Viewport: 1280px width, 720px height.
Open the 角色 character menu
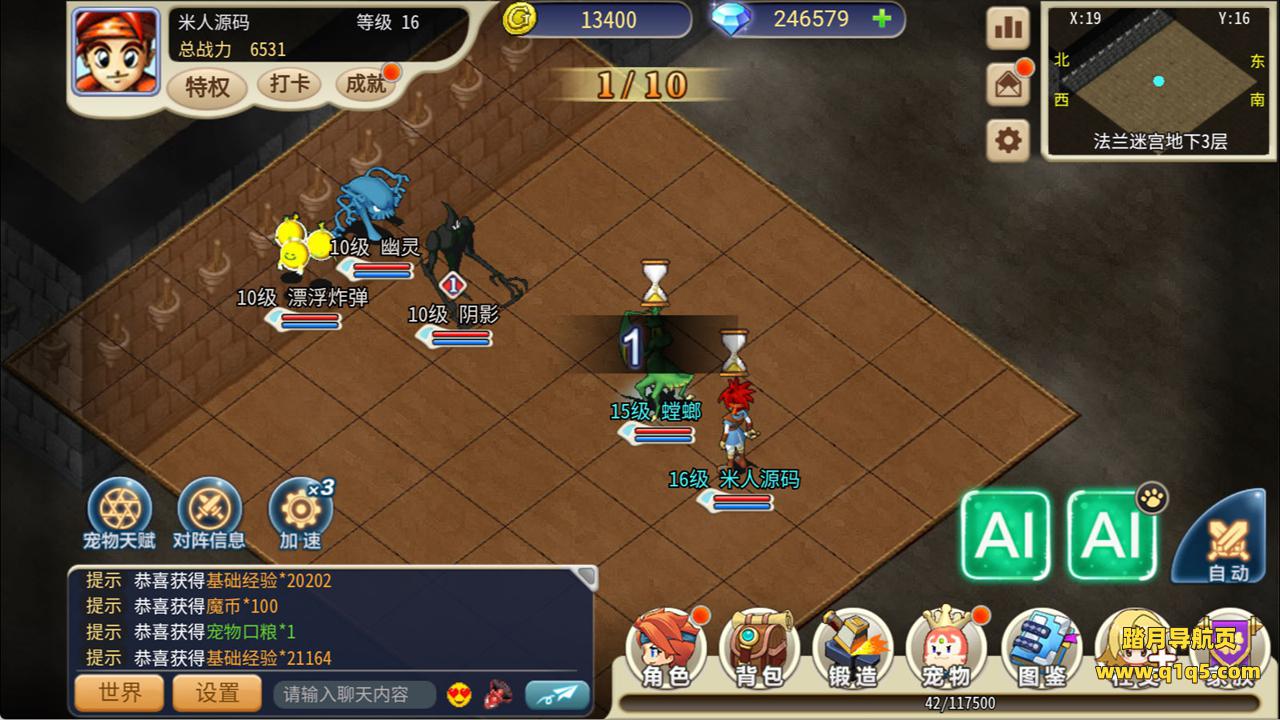click(x=666, y=650)
